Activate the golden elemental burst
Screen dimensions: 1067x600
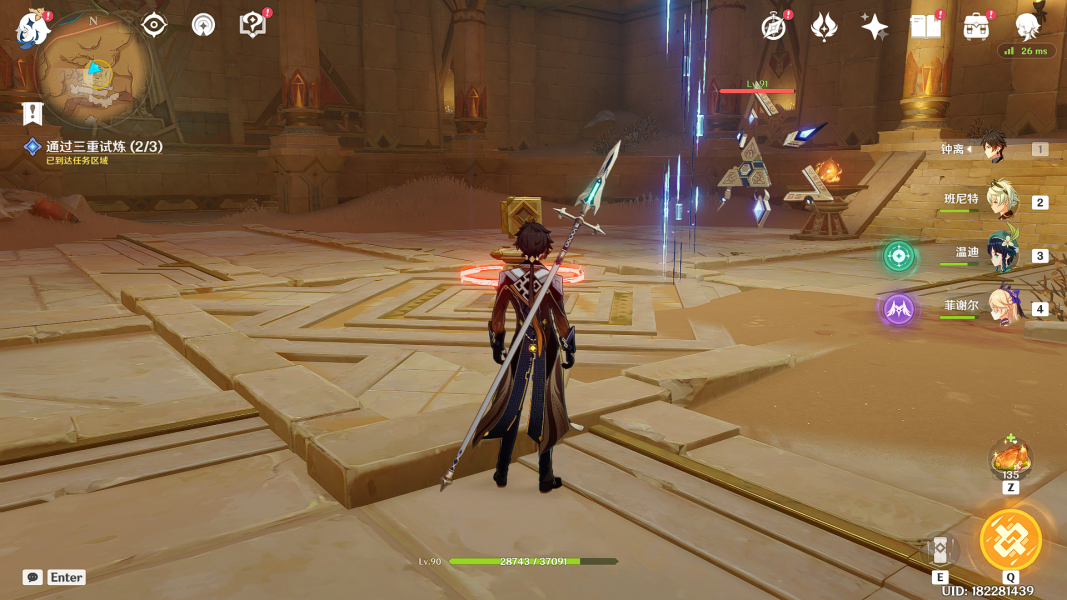tap(1010, 539)
